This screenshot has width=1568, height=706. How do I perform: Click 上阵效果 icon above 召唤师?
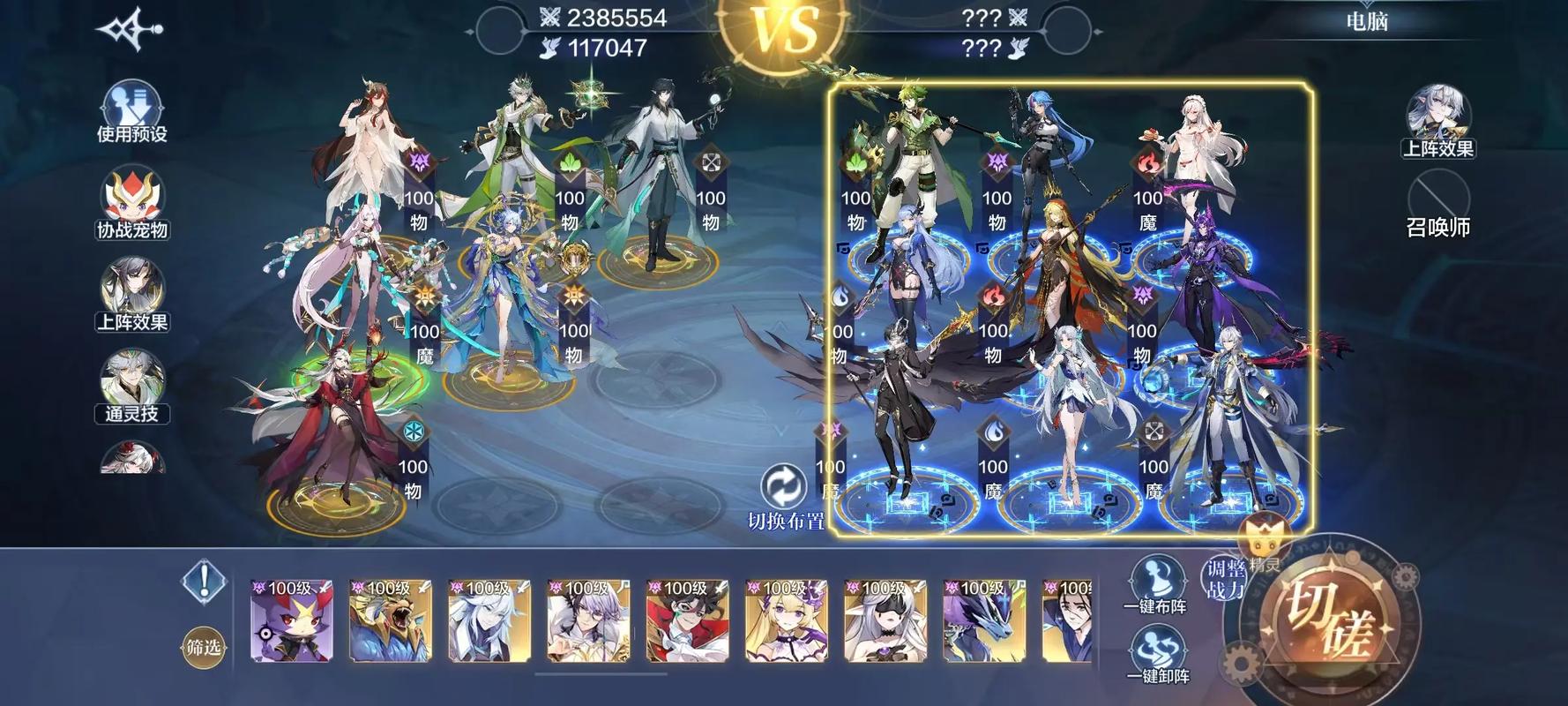1438,120
